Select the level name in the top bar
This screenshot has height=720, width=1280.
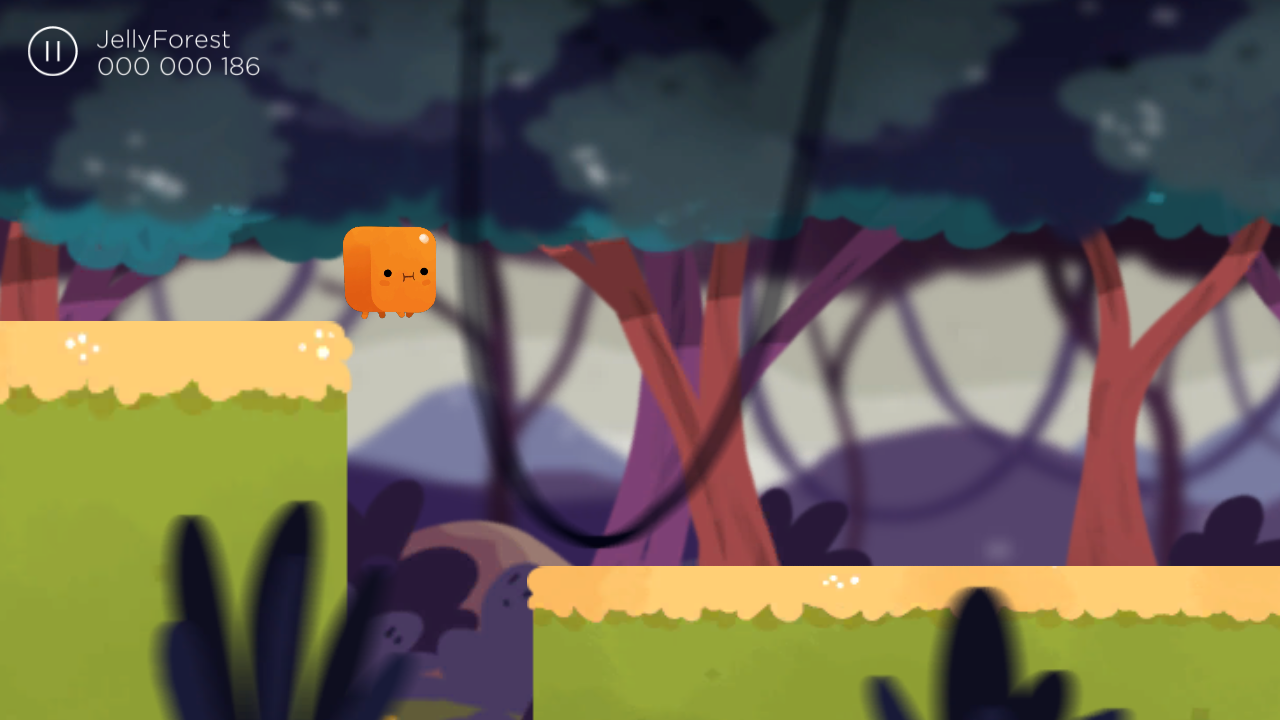(x=162, y=40)
